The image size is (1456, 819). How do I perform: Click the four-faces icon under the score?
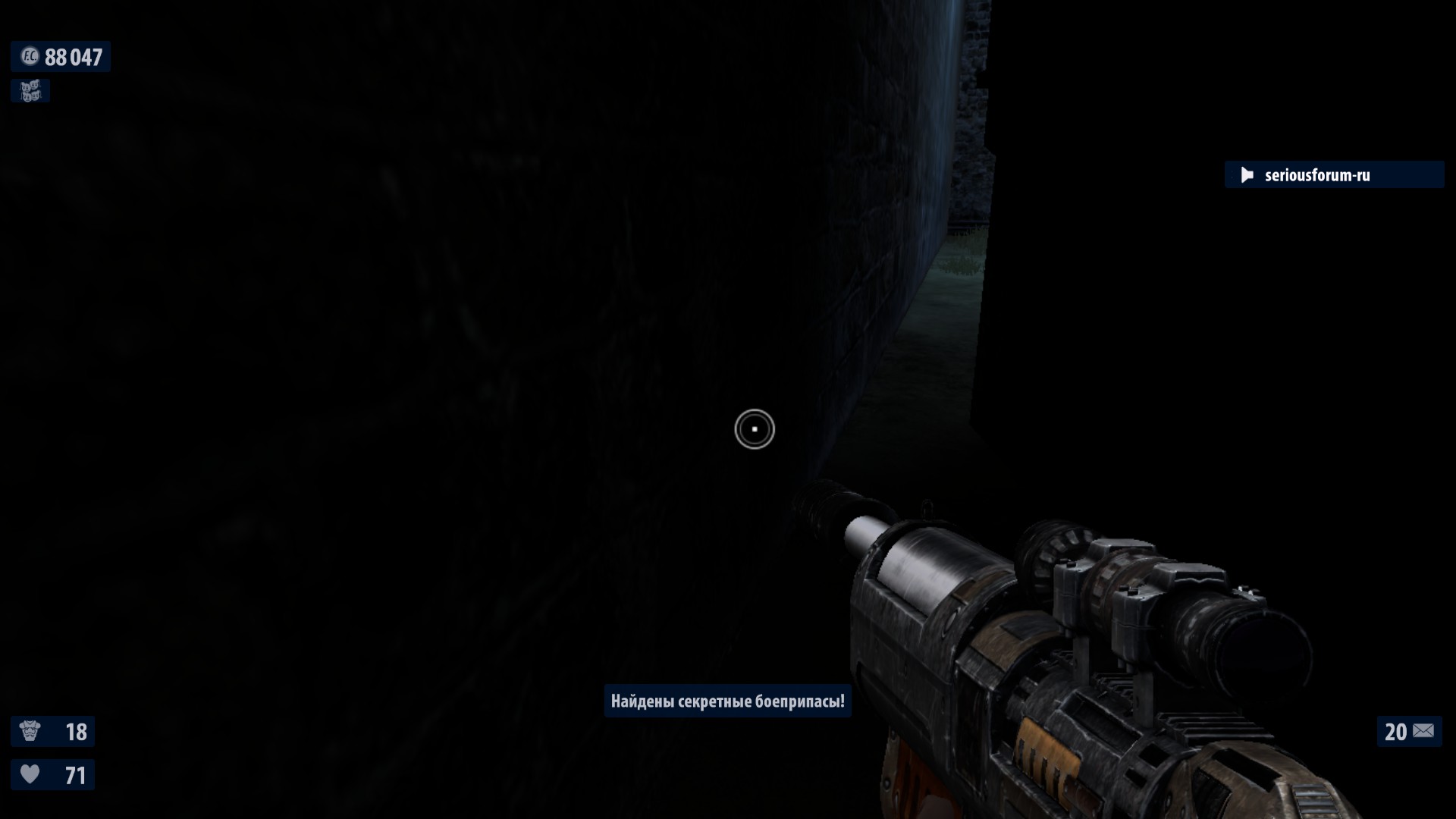30,91
